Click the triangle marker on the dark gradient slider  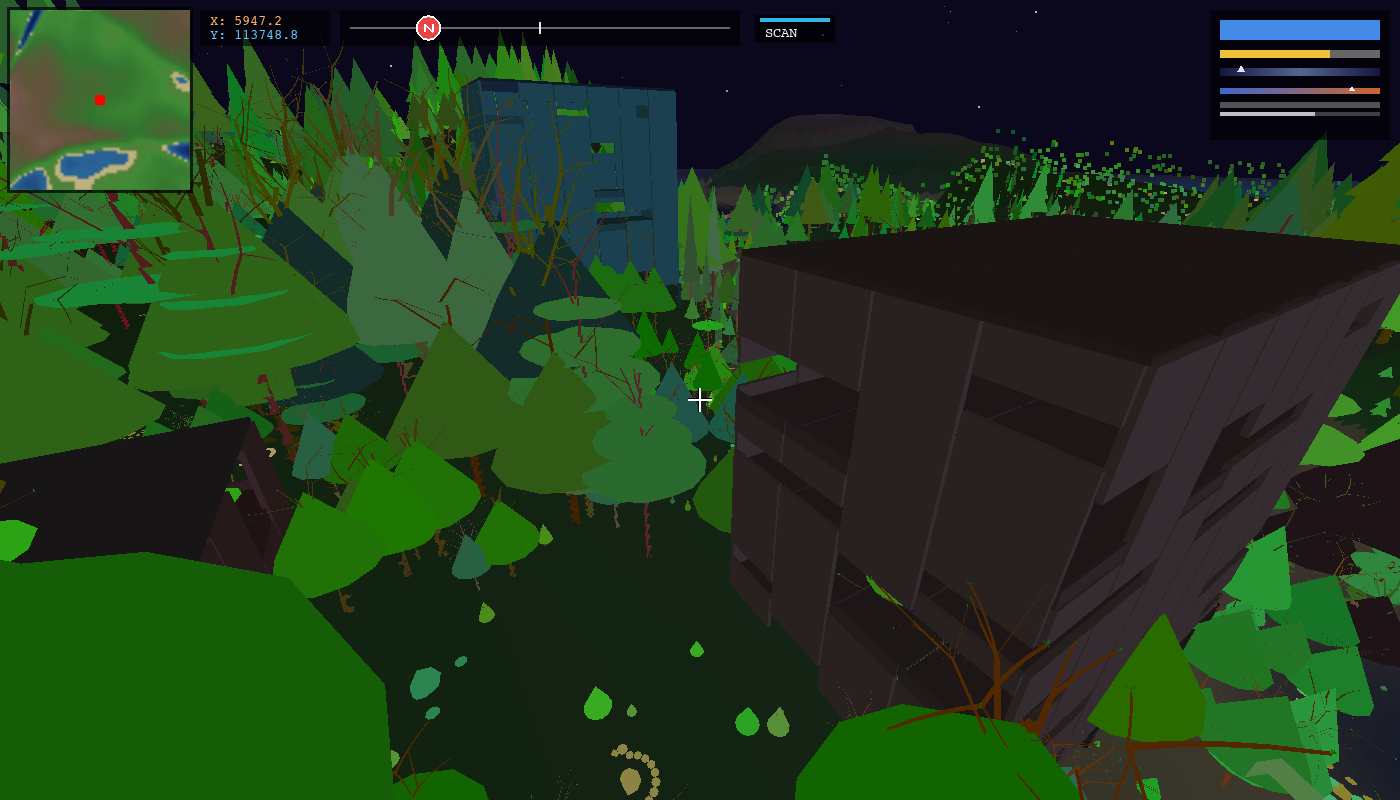click(1241, 70)
